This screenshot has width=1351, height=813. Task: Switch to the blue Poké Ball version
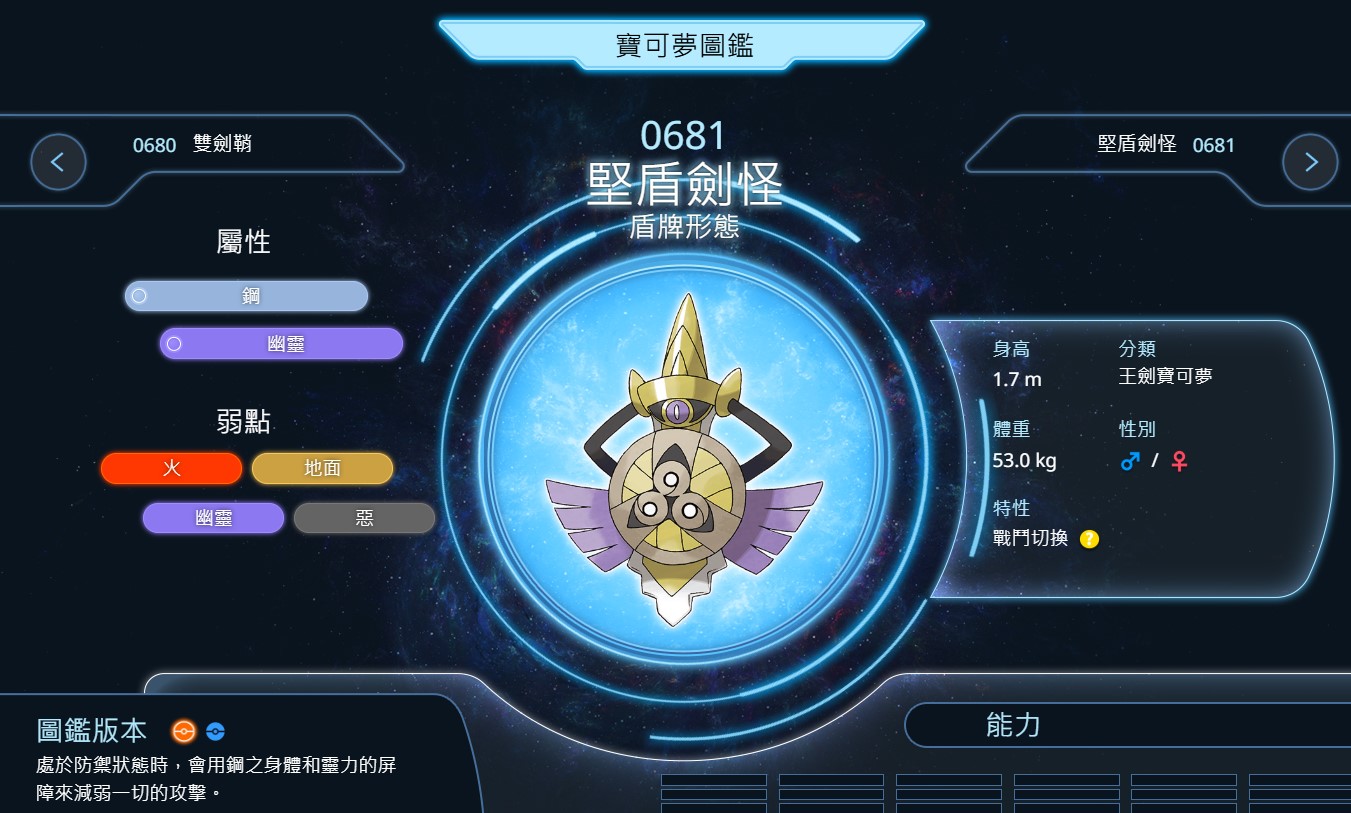tap(215, 731)
